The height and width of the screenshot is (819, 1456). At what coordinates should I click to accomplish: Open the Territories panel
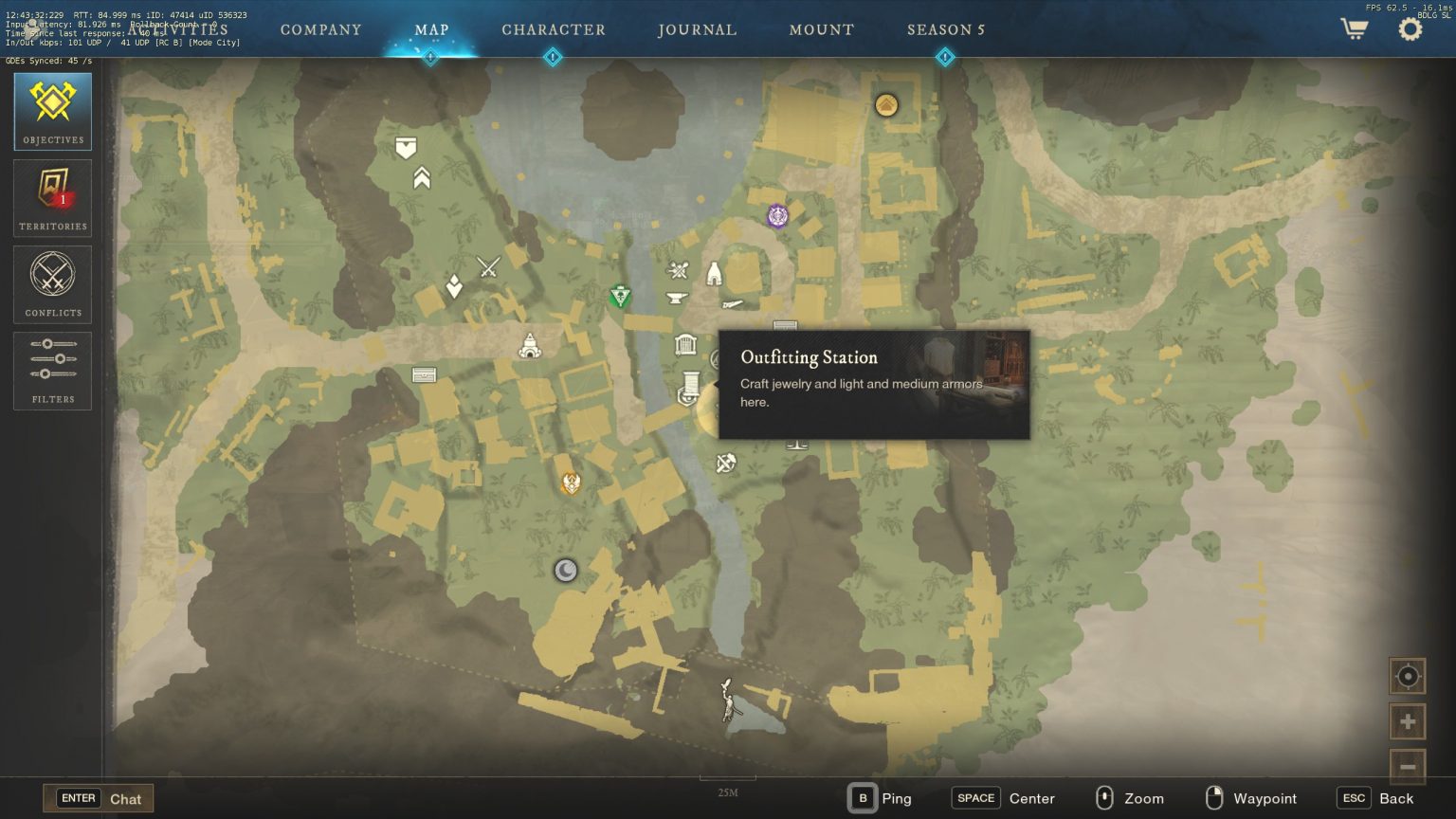tap(53, 197)
